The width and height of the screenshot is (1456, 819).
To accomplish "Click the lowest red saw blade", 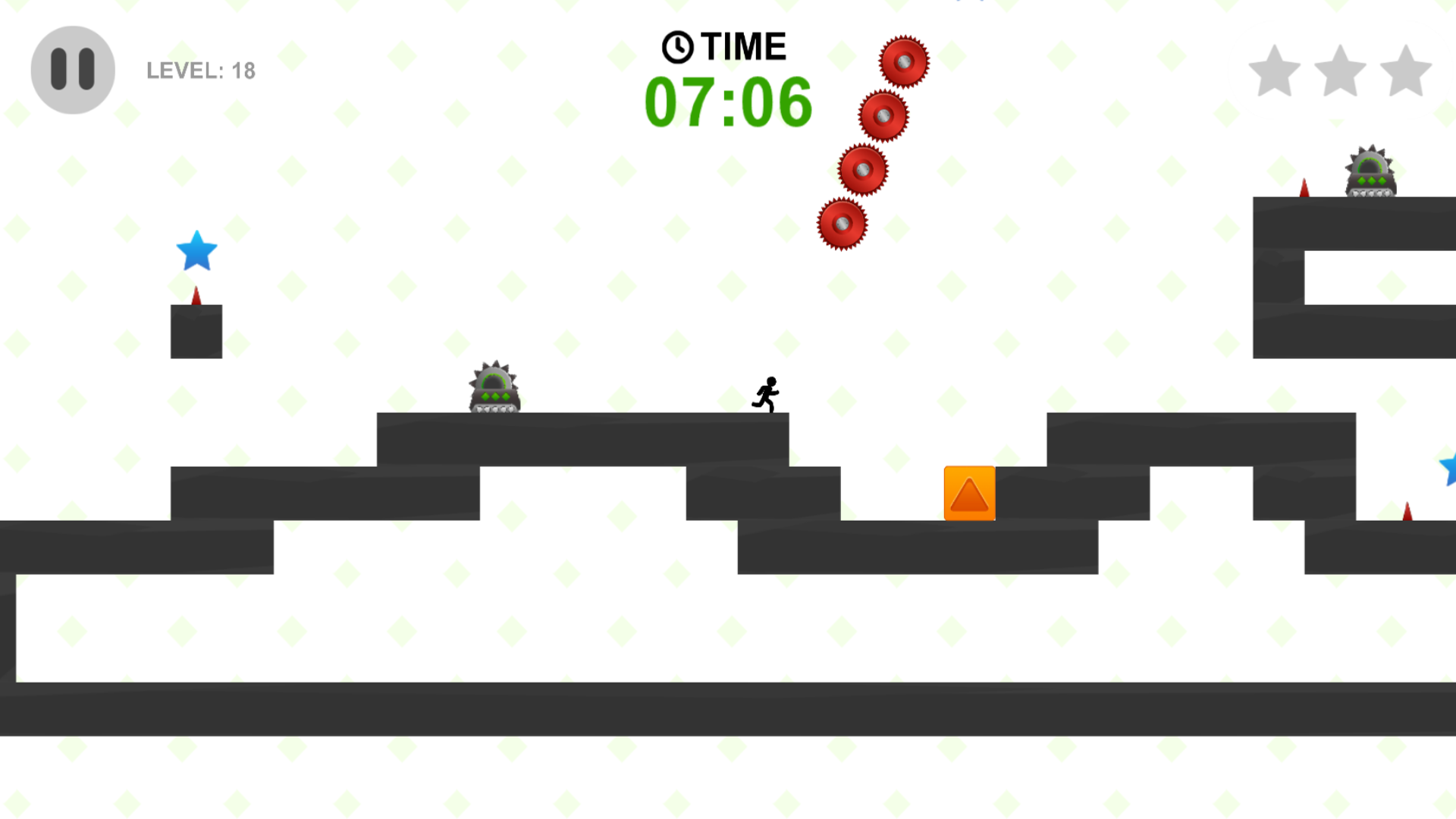I will (x=843, y=222).
